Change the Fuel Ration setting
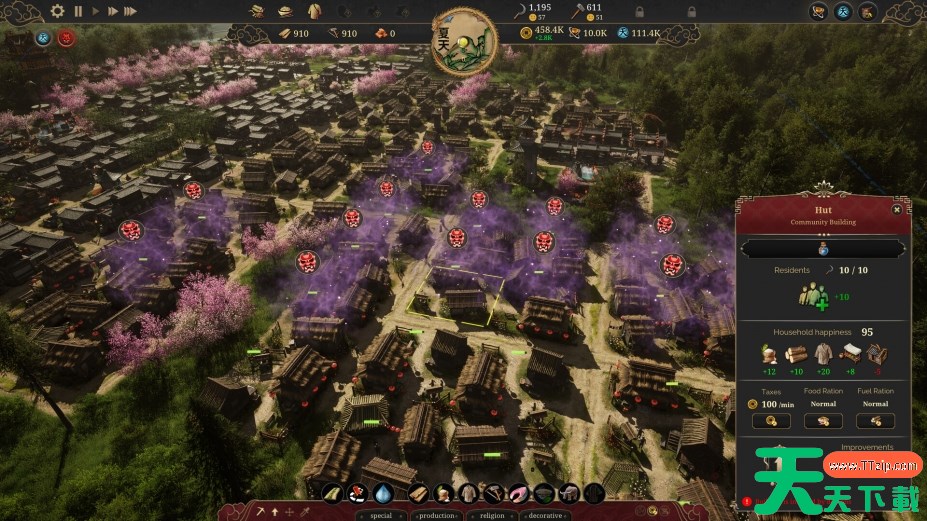 pyautogui.click(x=875, y=421)
